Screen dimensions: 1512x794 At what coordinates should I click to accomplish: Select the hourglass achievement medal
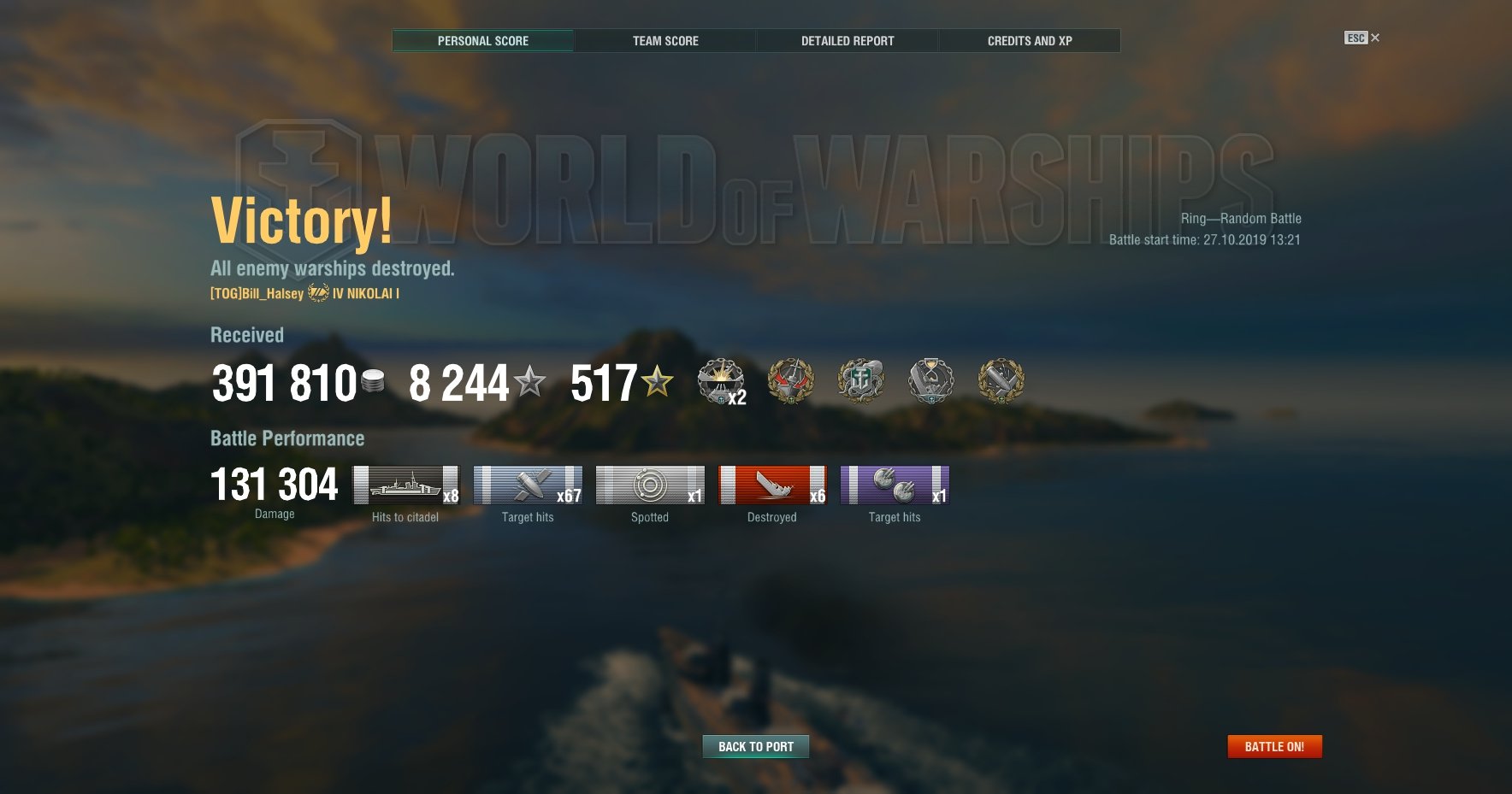pyautogui.click(x=931, y=381)
